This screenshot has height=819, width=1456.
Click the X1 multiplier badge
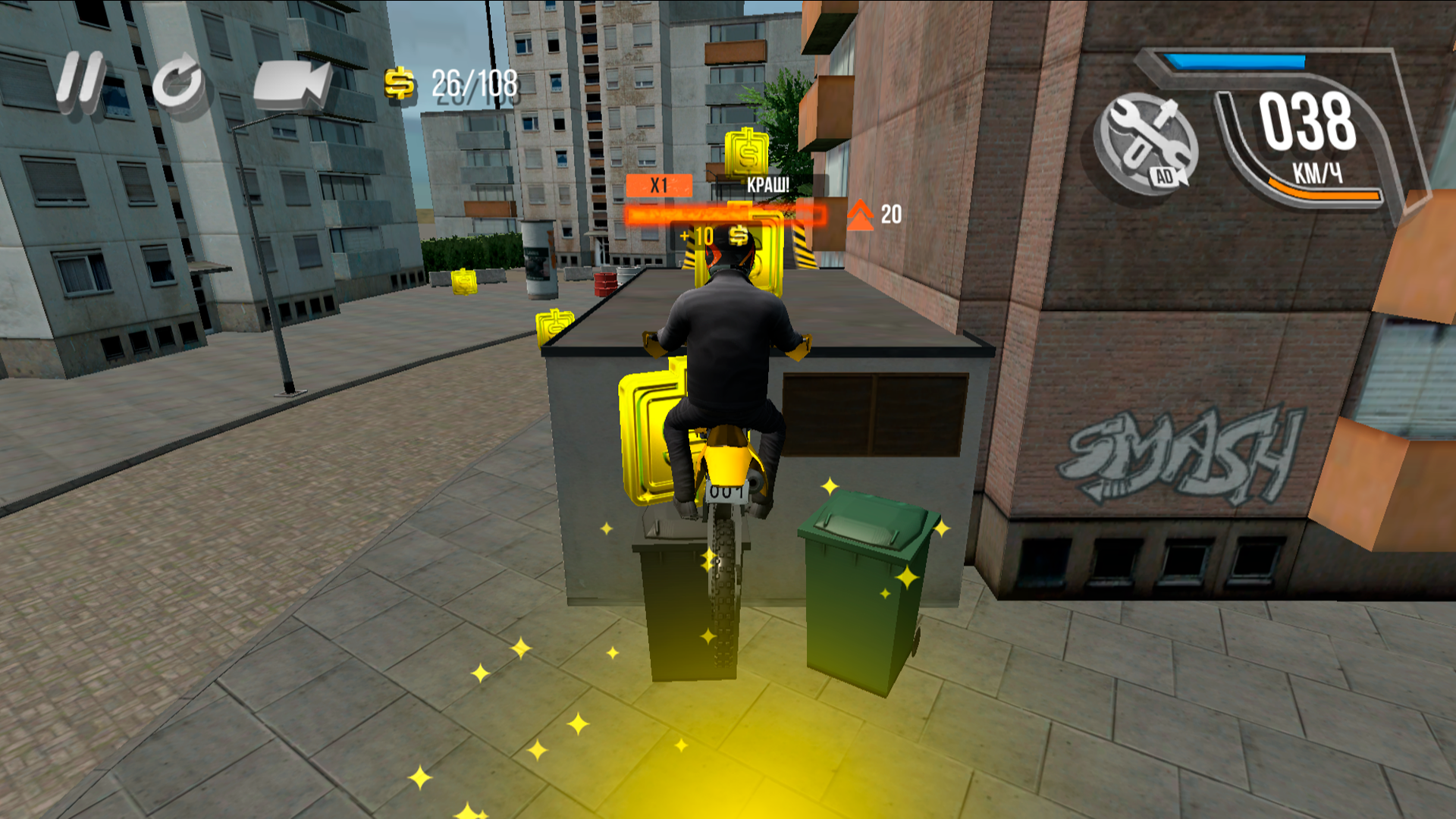click(659, 184)
